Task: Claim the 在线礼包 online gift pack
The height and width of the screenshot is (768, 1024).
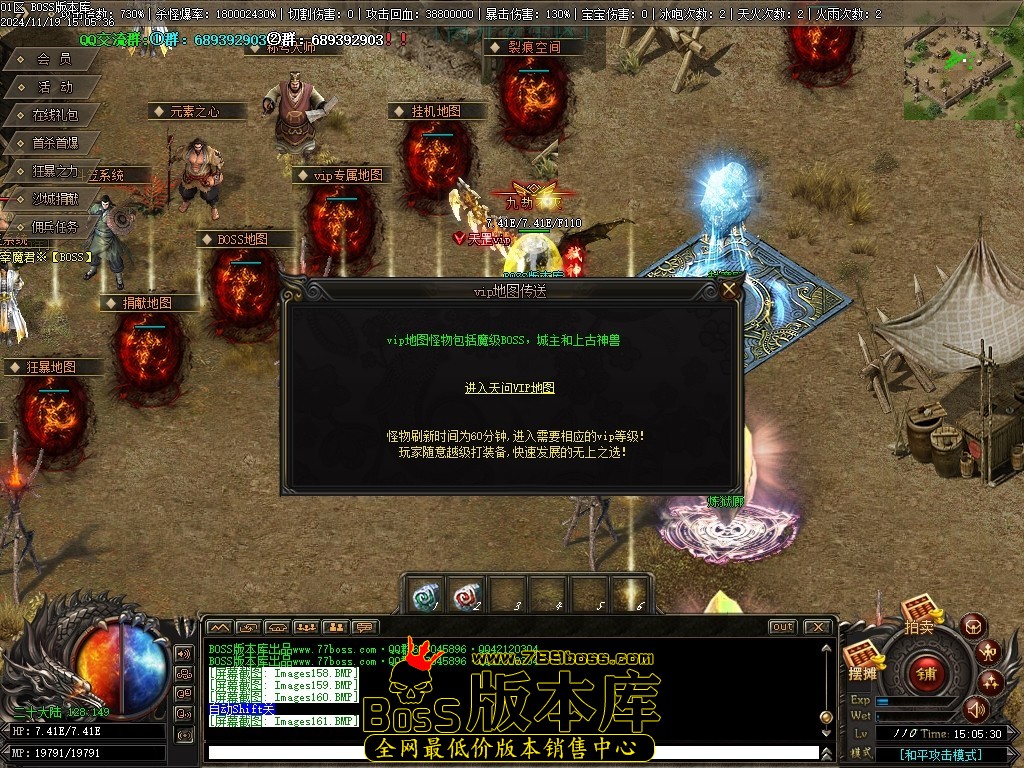Action: tap(54, 115)
